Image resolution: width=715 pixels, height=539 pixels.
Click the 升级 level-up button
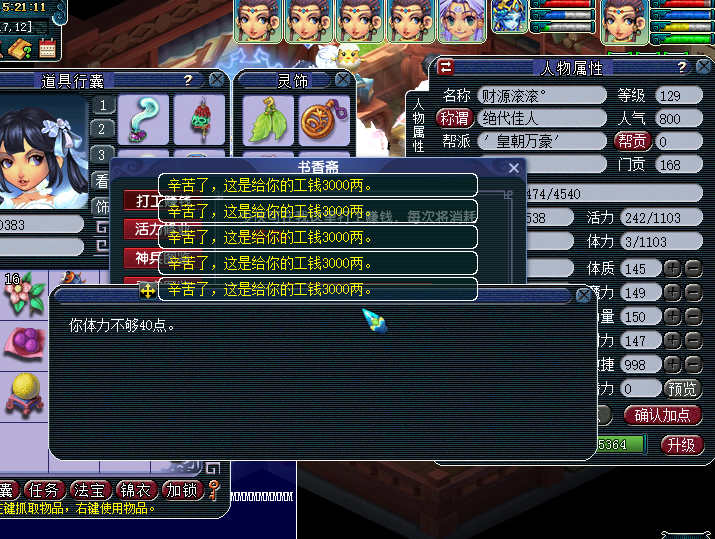(682, 444)
